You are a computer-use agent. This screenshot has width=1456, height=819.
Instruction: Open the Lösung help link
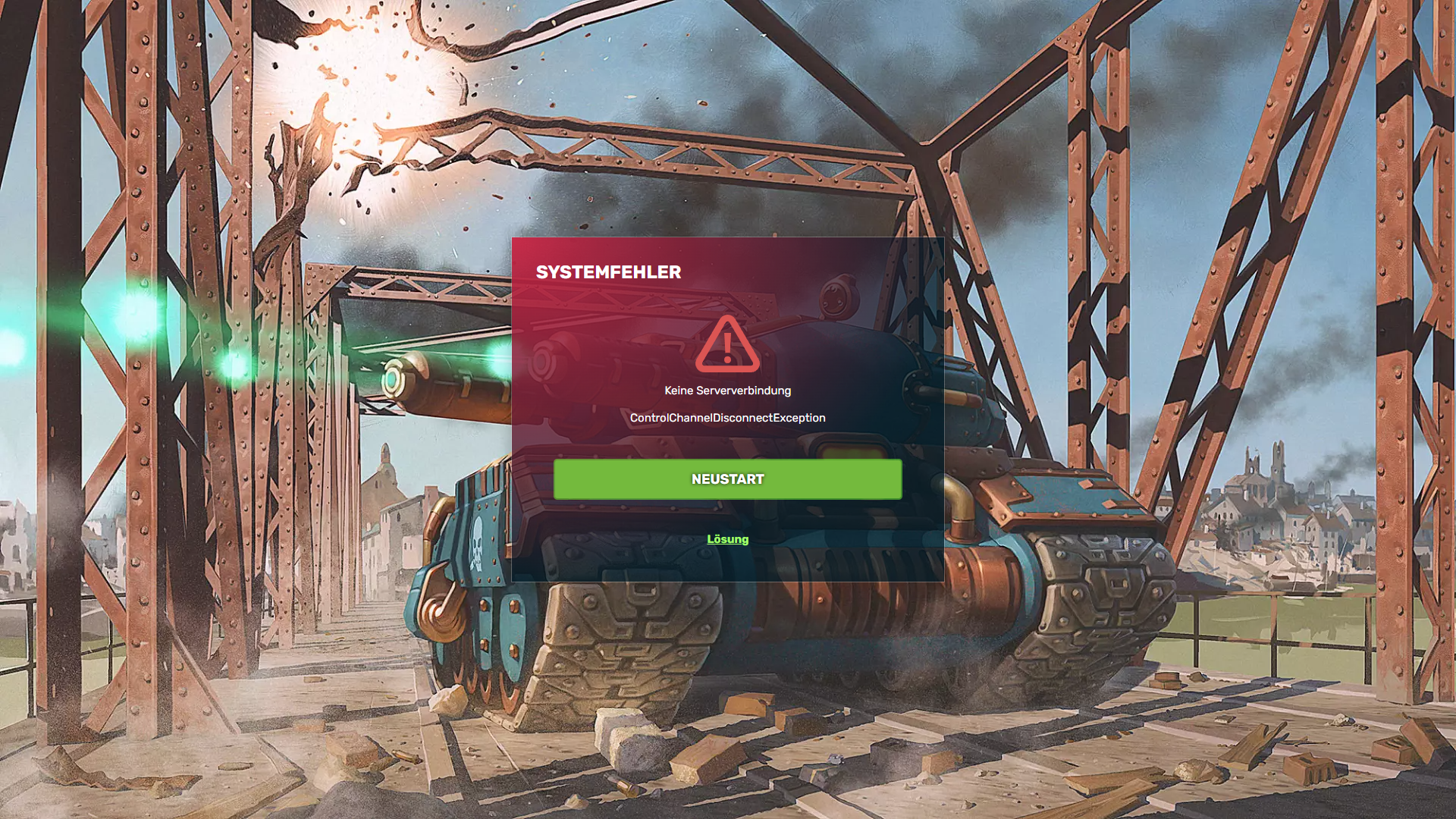pos(727,539)
